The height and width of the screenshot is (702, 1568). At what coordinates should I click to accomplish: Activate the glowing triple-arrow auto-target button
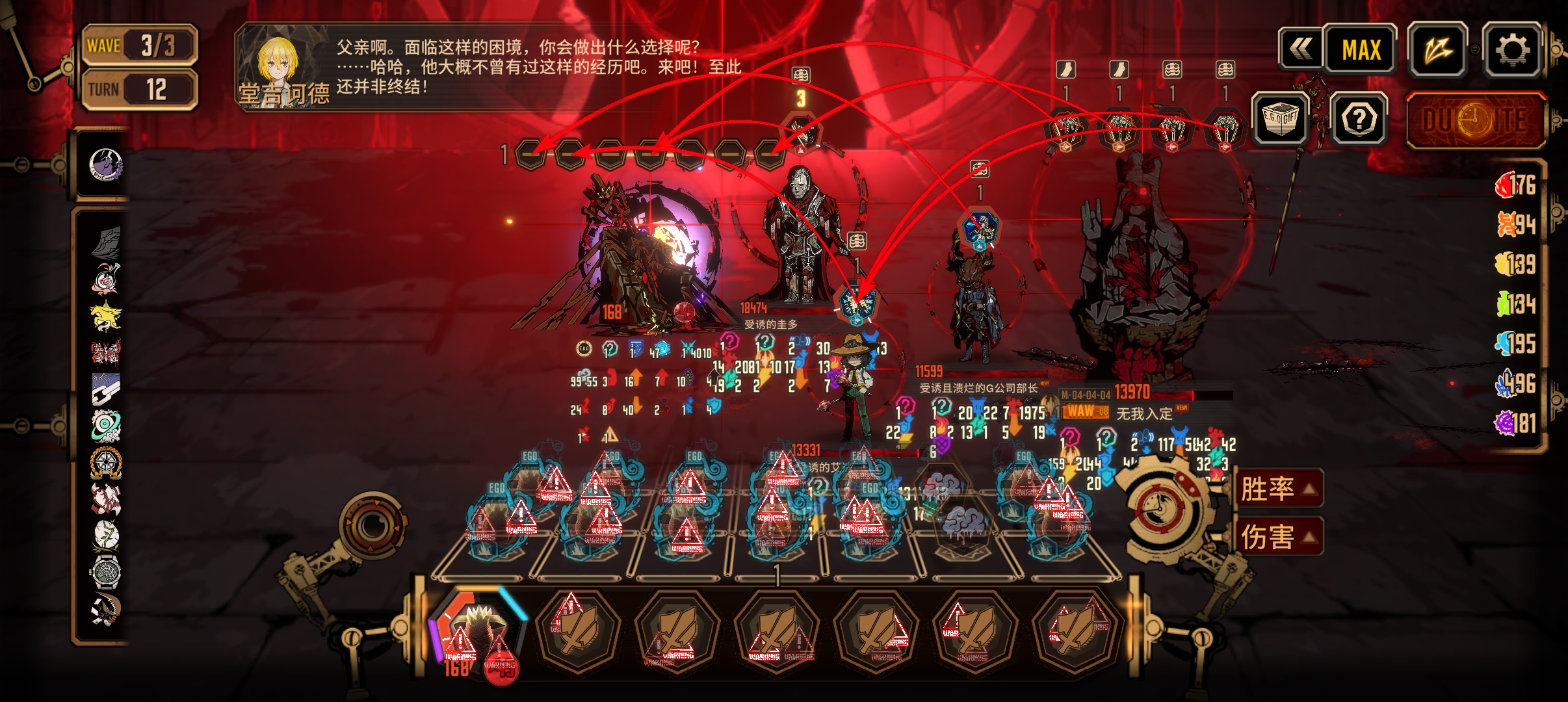pyautogui.click(x=1437, y=49)
